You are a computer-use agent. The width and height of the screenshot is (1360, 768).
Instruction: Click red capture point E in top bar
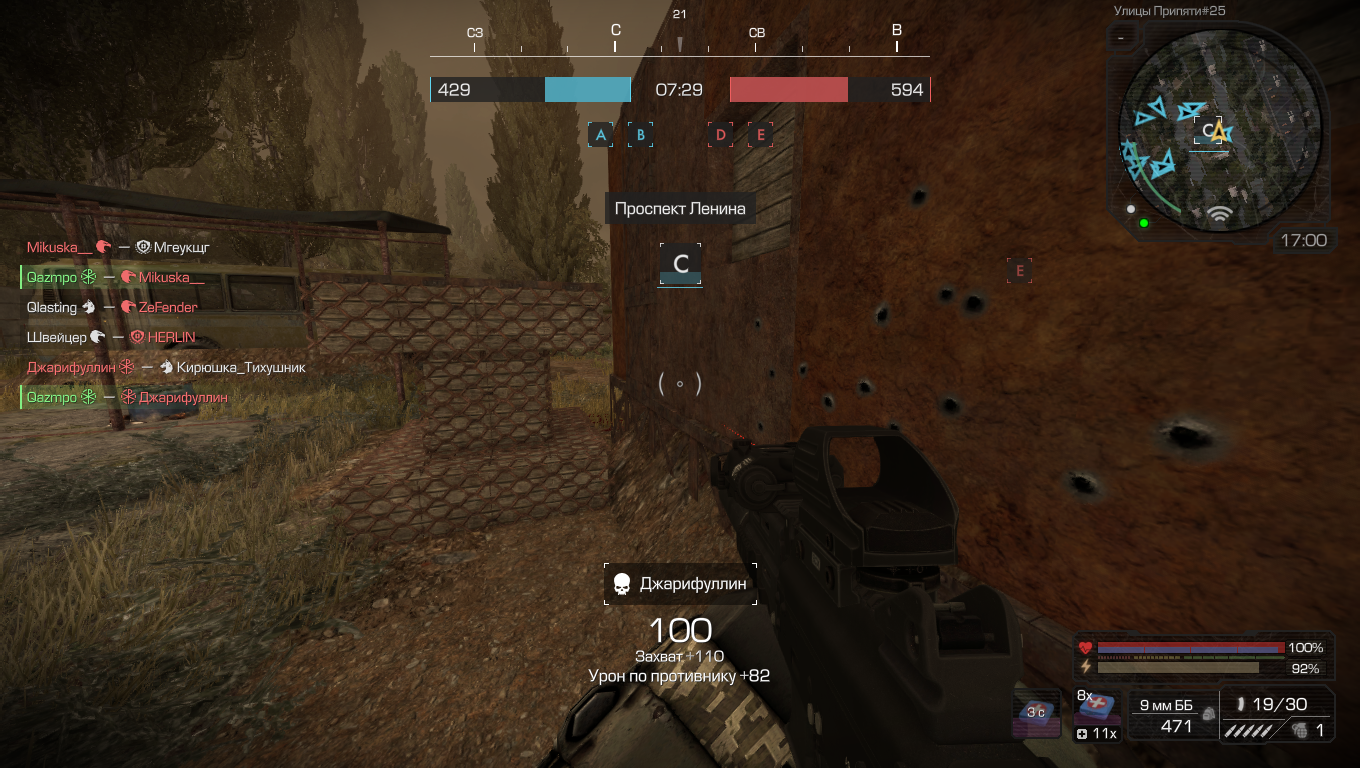click(x=760, y=135)
